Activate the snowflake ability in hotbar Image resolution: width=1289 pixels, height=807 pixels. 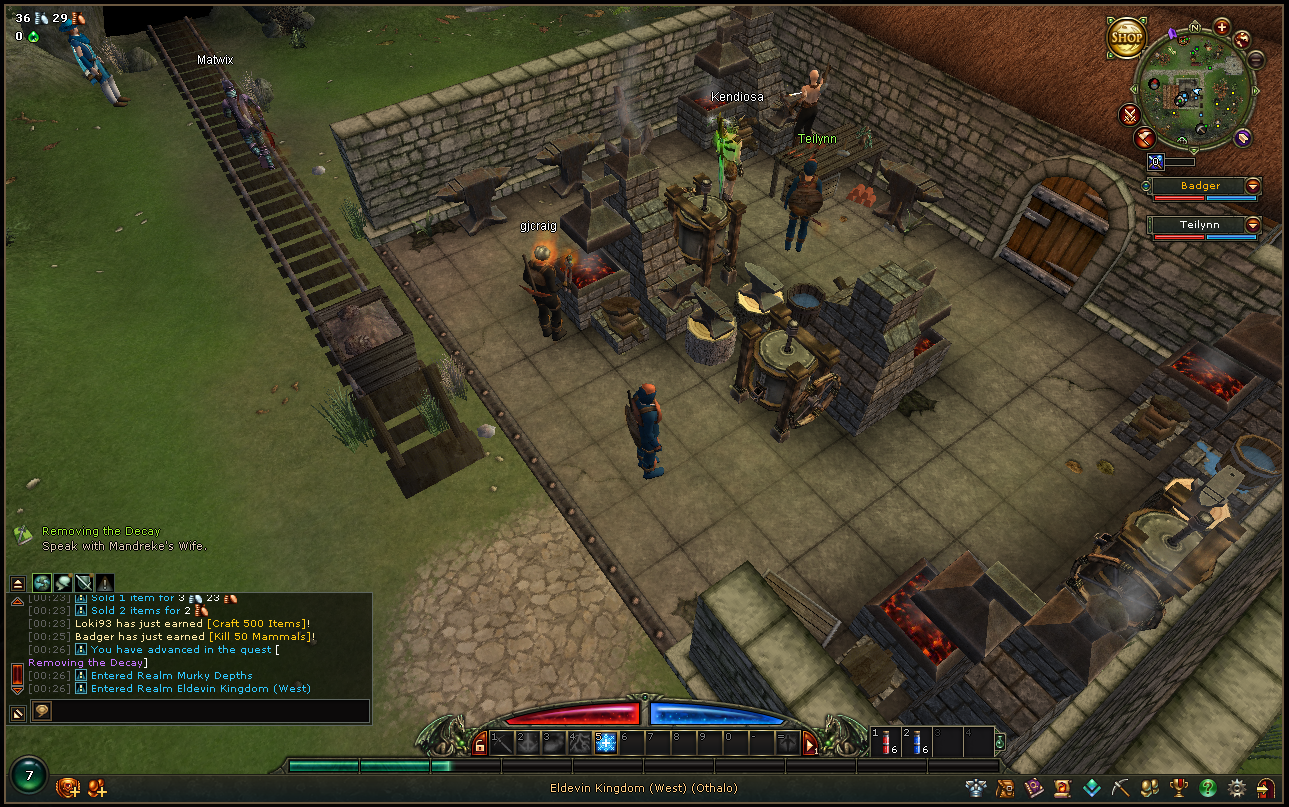[x=606, y=742]
